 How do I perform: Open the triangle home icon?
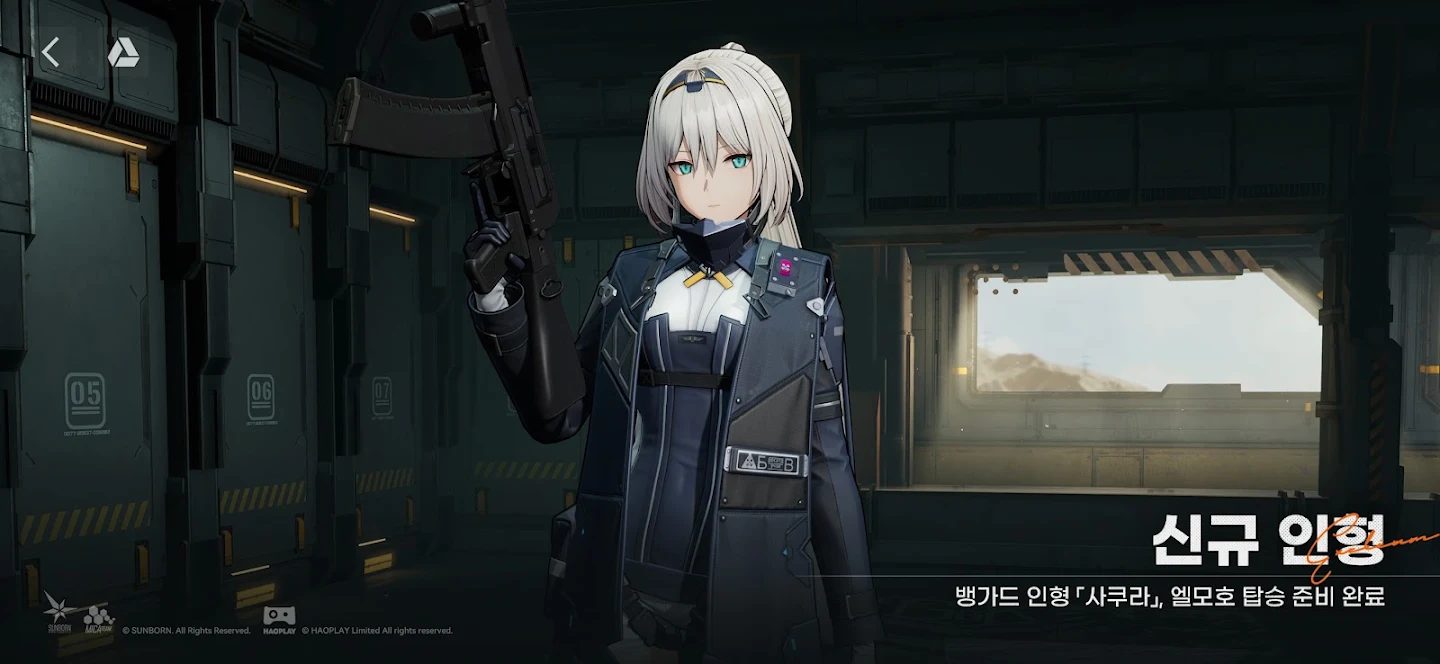[x=123, y=53]
